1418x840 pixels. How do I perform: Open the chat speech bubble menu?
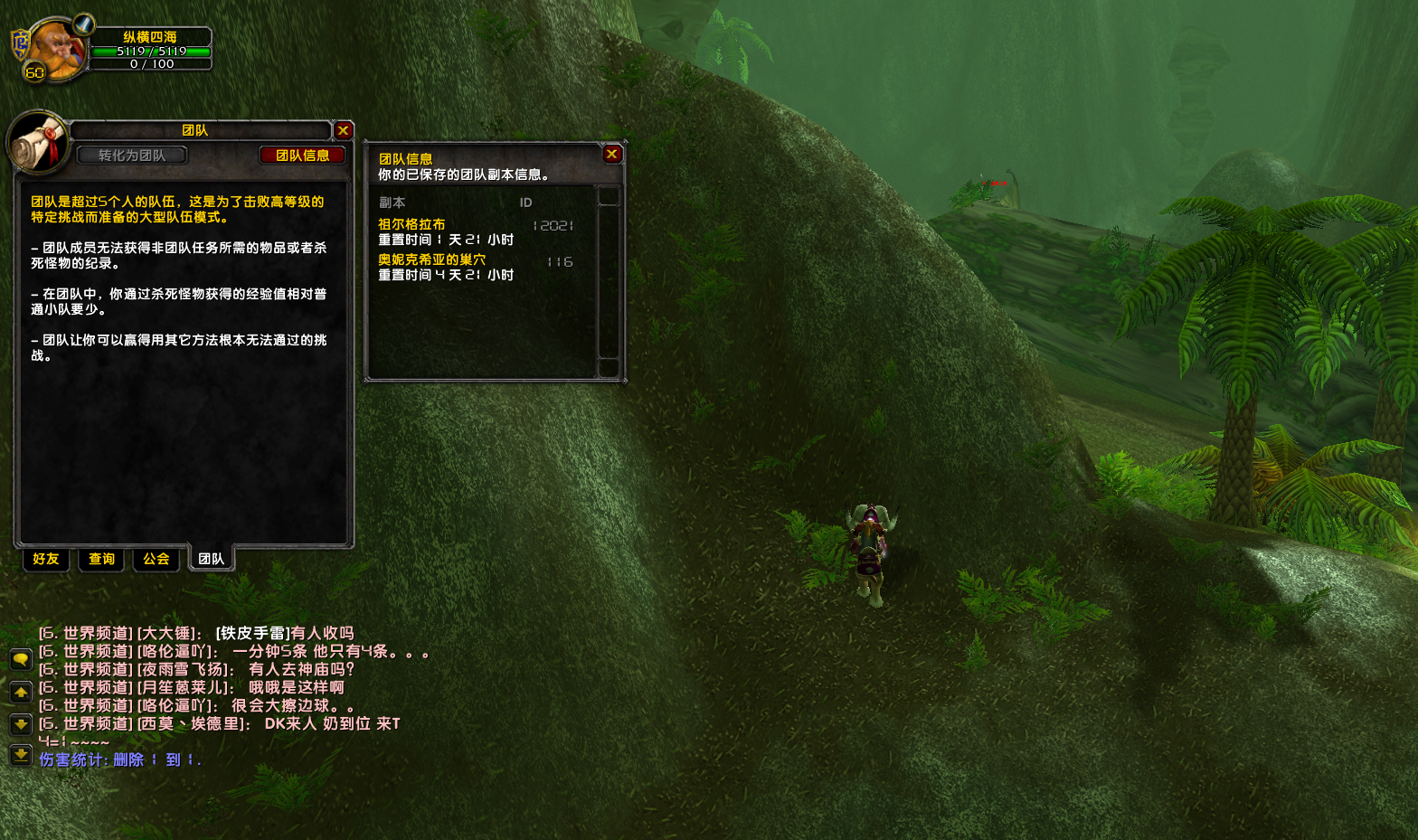click(x=21, y=660)
